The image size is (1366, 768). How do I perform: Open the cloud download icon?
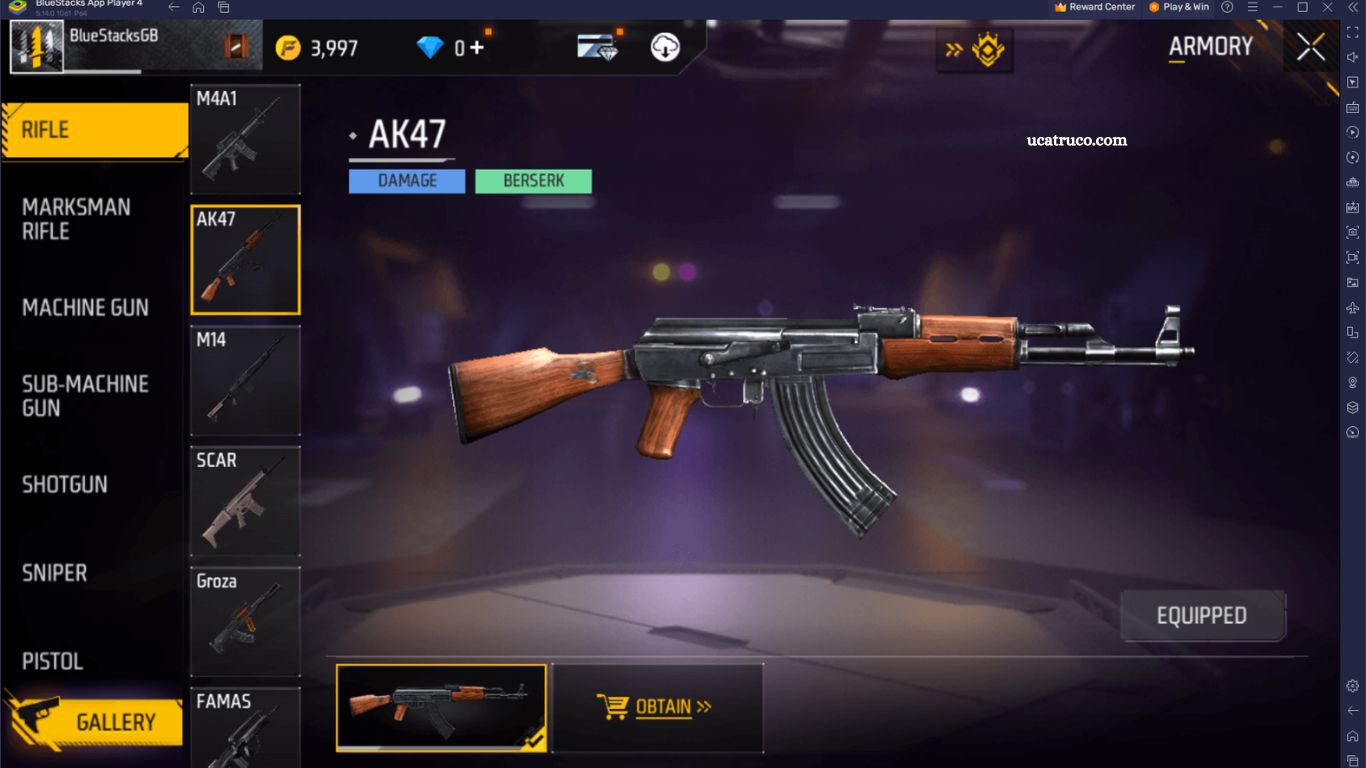pyautogui.click(x=665, y=47)
